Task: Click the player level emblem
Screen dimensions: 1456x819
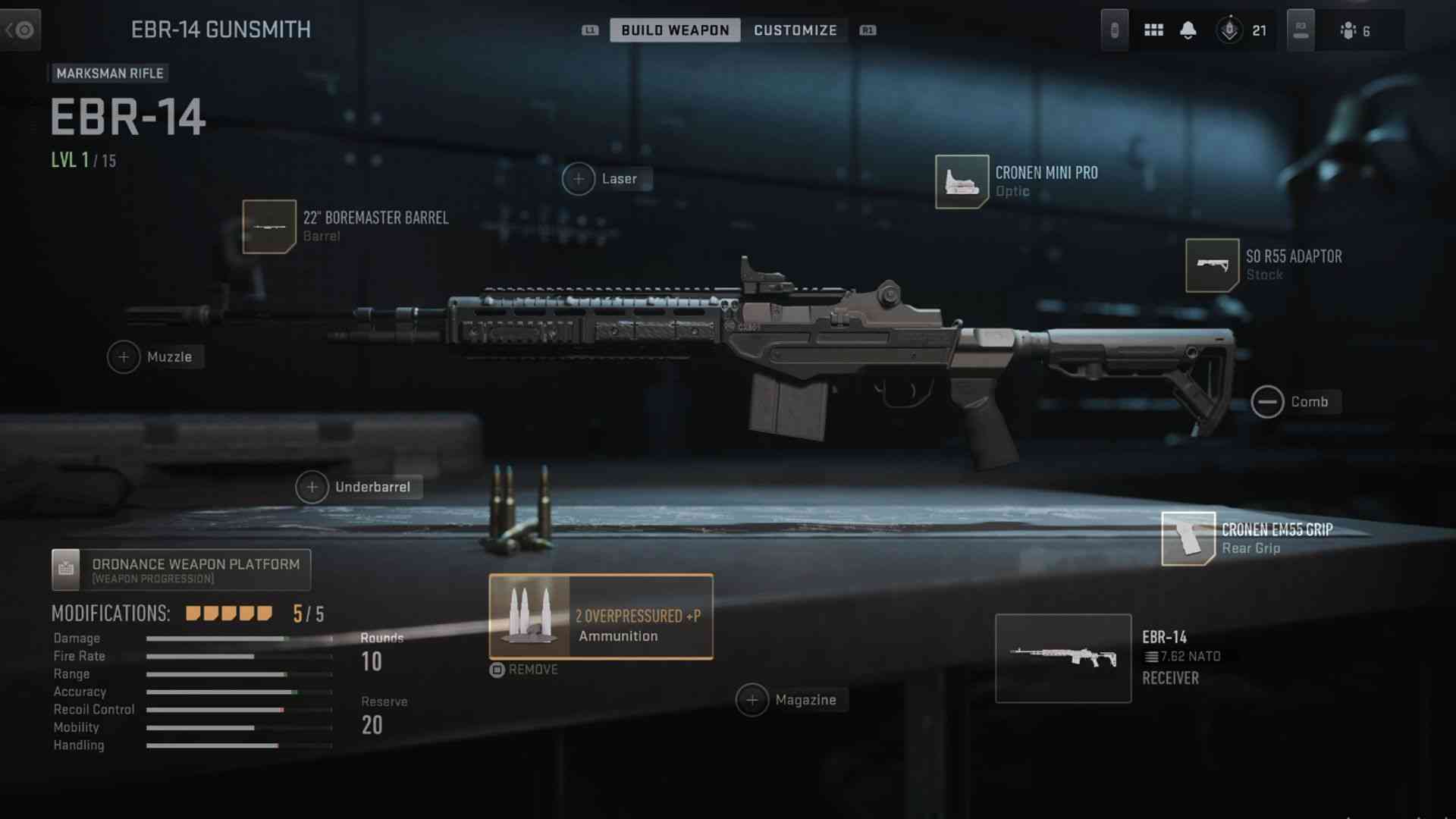Action: [1229, 30]
